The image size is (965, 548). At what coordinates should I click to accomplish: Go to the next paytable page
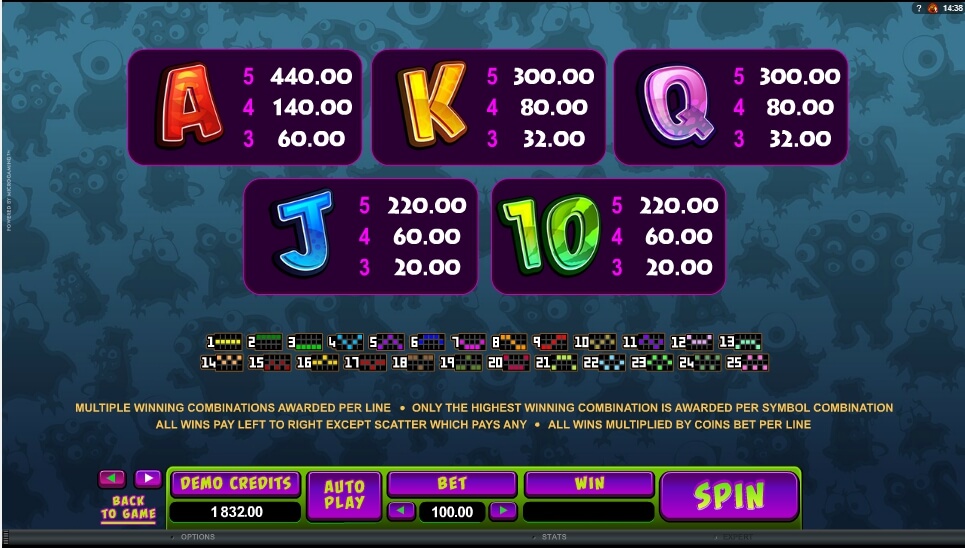(x=147, y=478)
